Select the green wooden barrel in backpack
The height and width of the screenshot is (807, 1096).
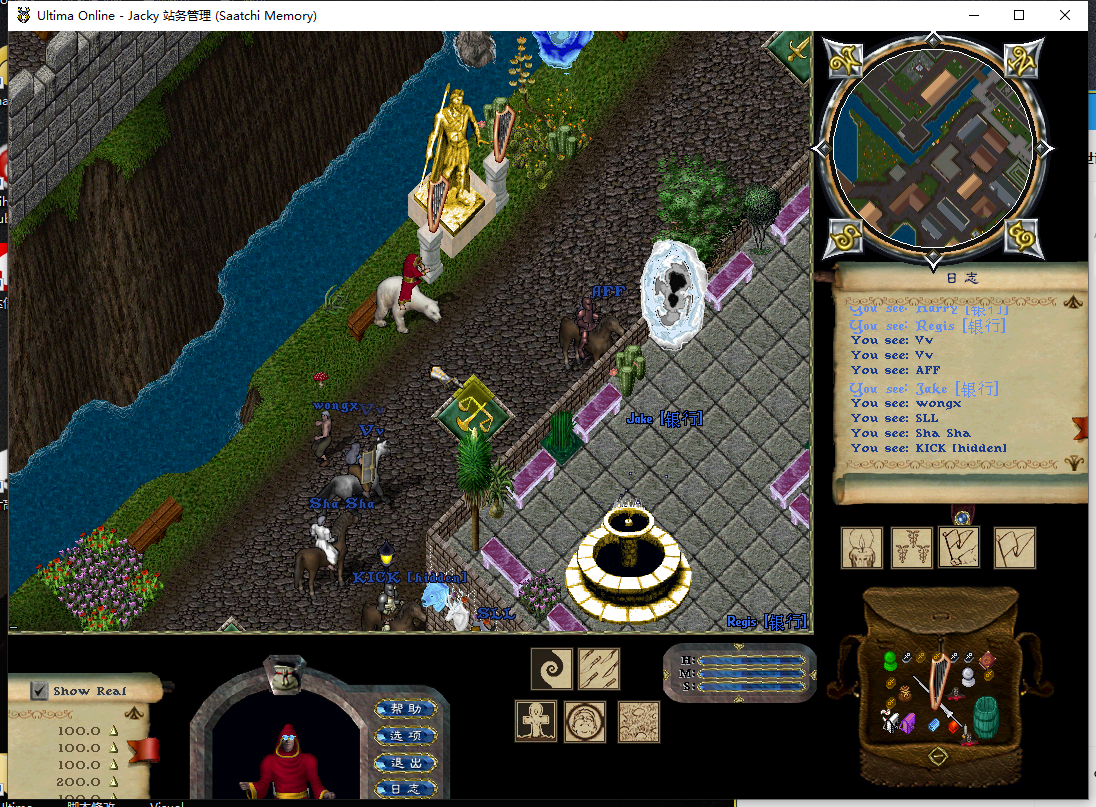985,717
